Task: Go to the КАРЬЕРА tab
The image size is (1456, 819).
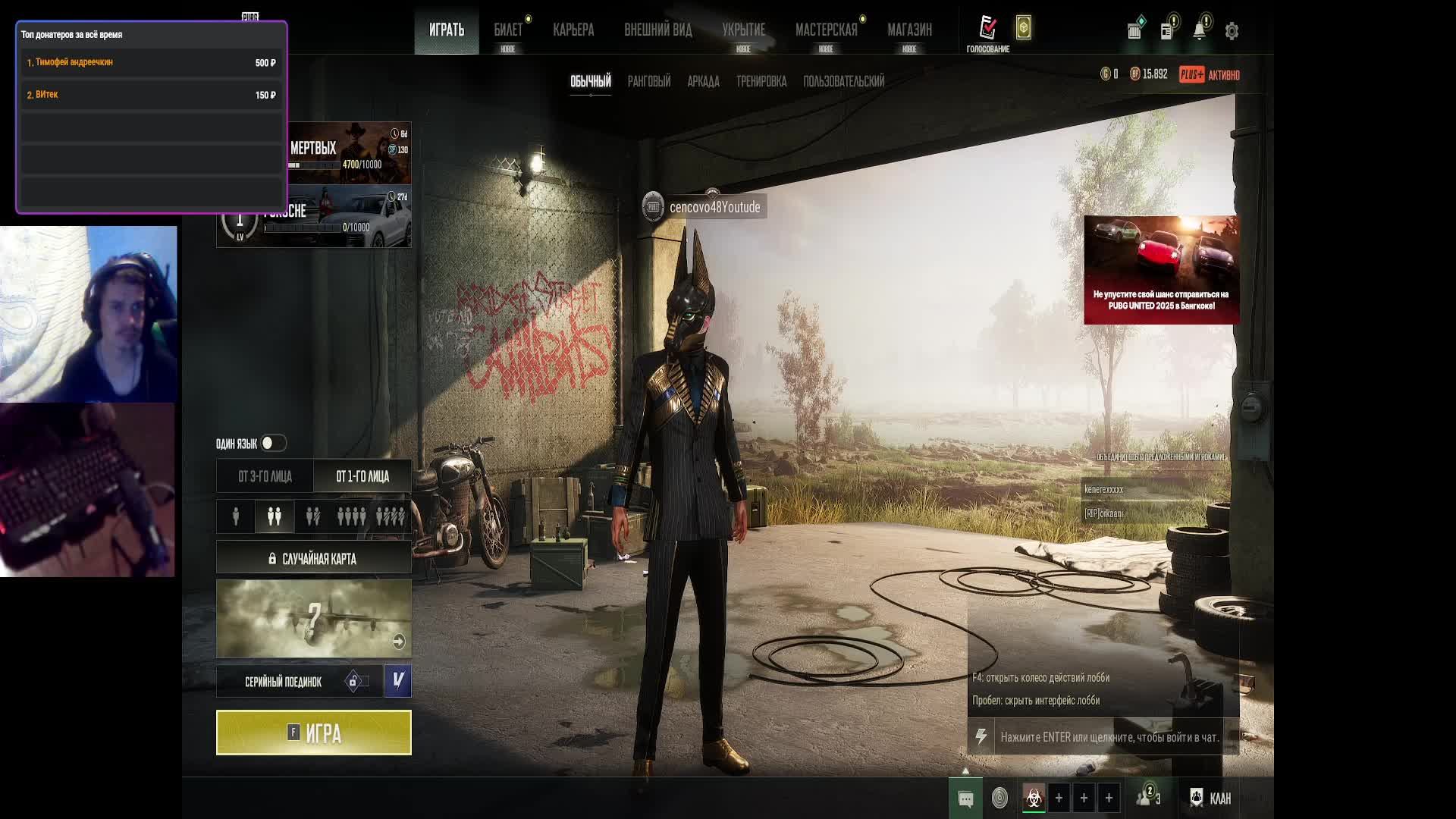Action: pyautogui.click(x=573, y=30)
